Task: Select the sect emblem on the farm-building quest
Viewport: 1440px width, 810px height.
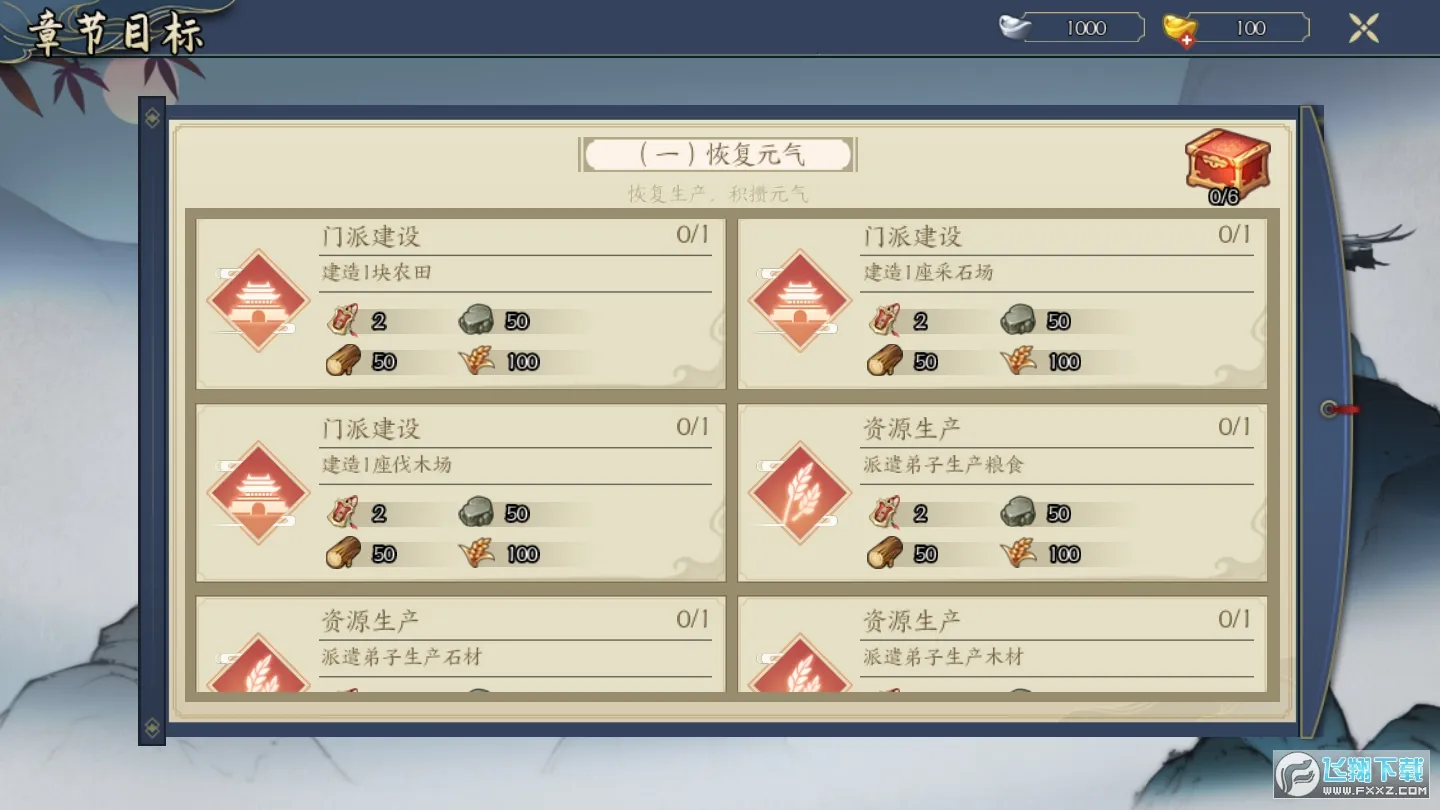Action: coord(258,301)
